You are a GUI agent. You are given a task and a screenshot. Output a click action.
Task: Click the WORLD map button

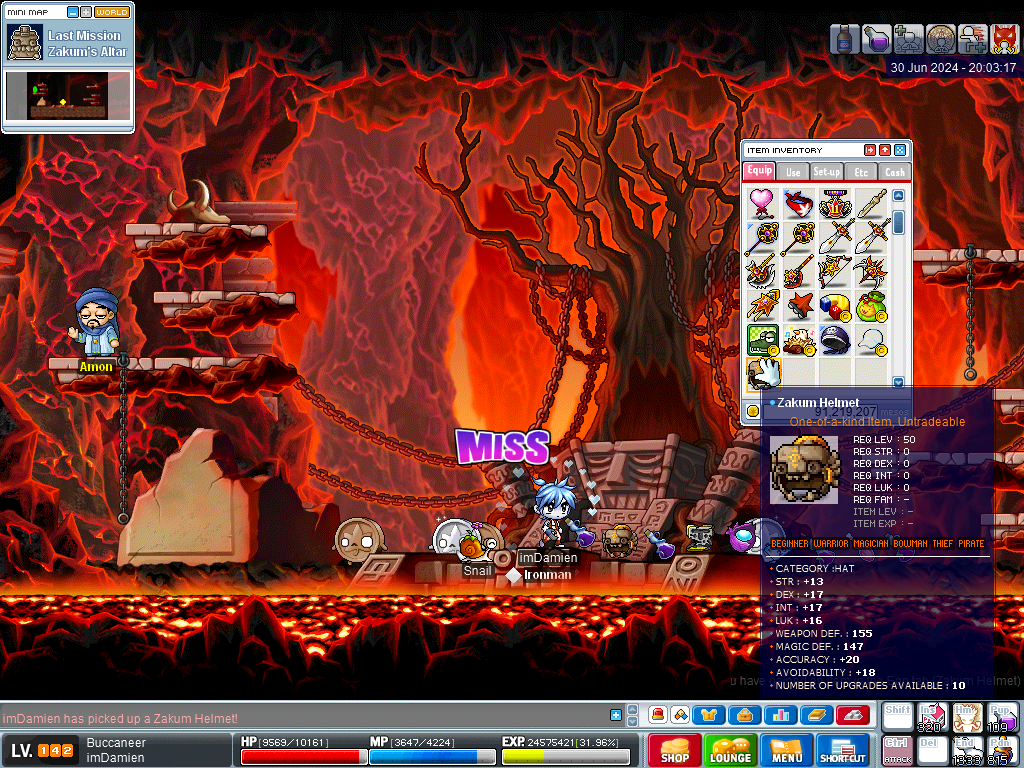tap(112, 12)
